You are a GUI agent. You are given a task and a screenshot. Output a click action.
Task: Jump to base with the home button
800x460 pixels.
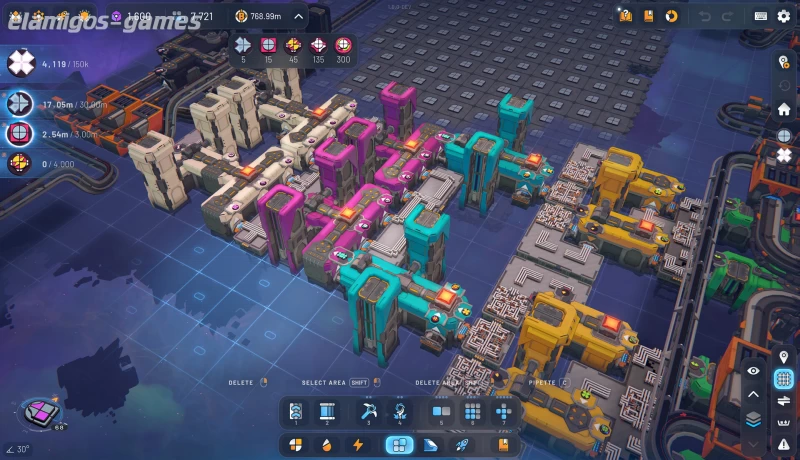point(784,110)
